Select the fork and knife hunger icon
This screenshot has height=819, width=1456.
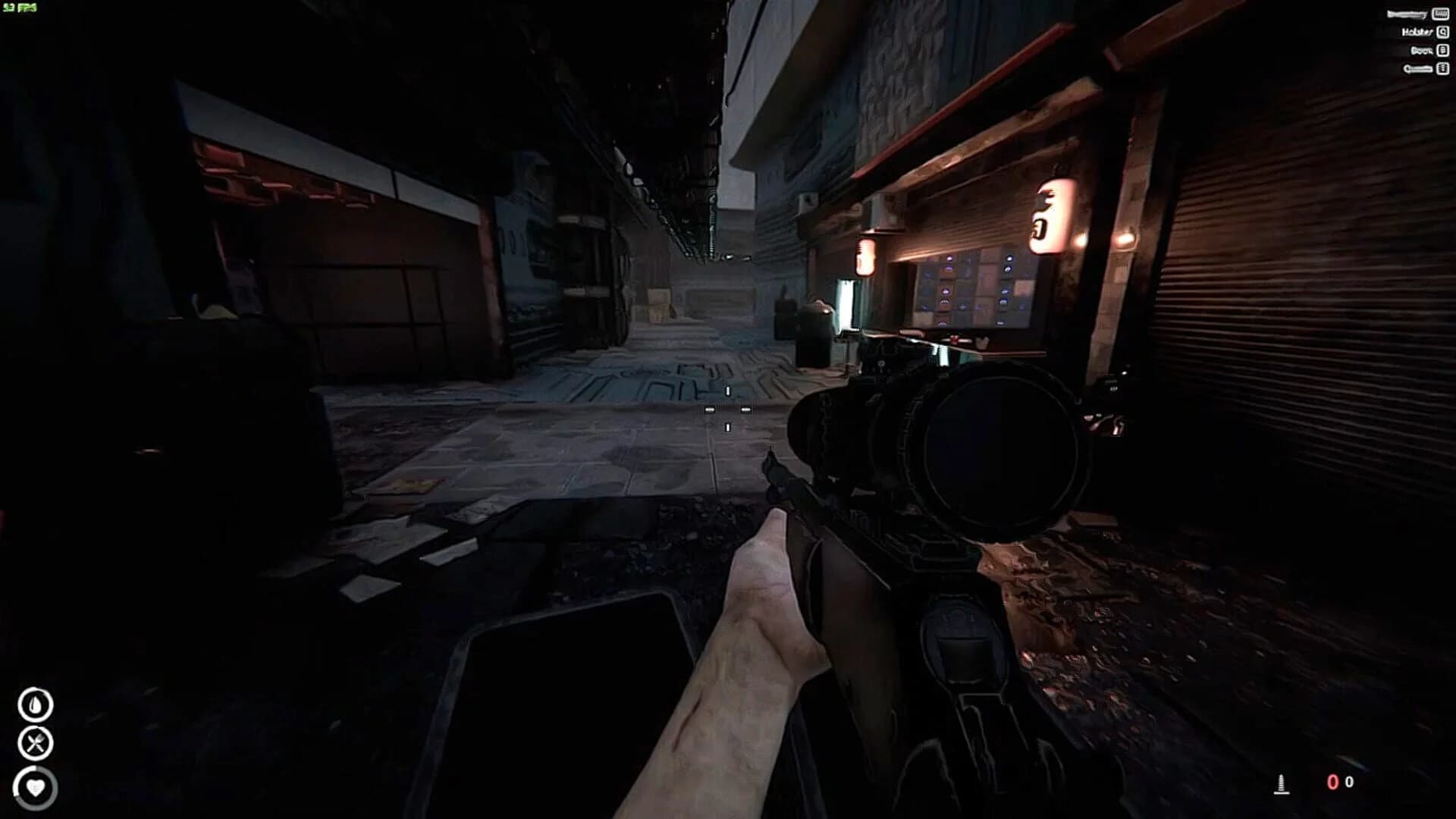pos(36,743)
